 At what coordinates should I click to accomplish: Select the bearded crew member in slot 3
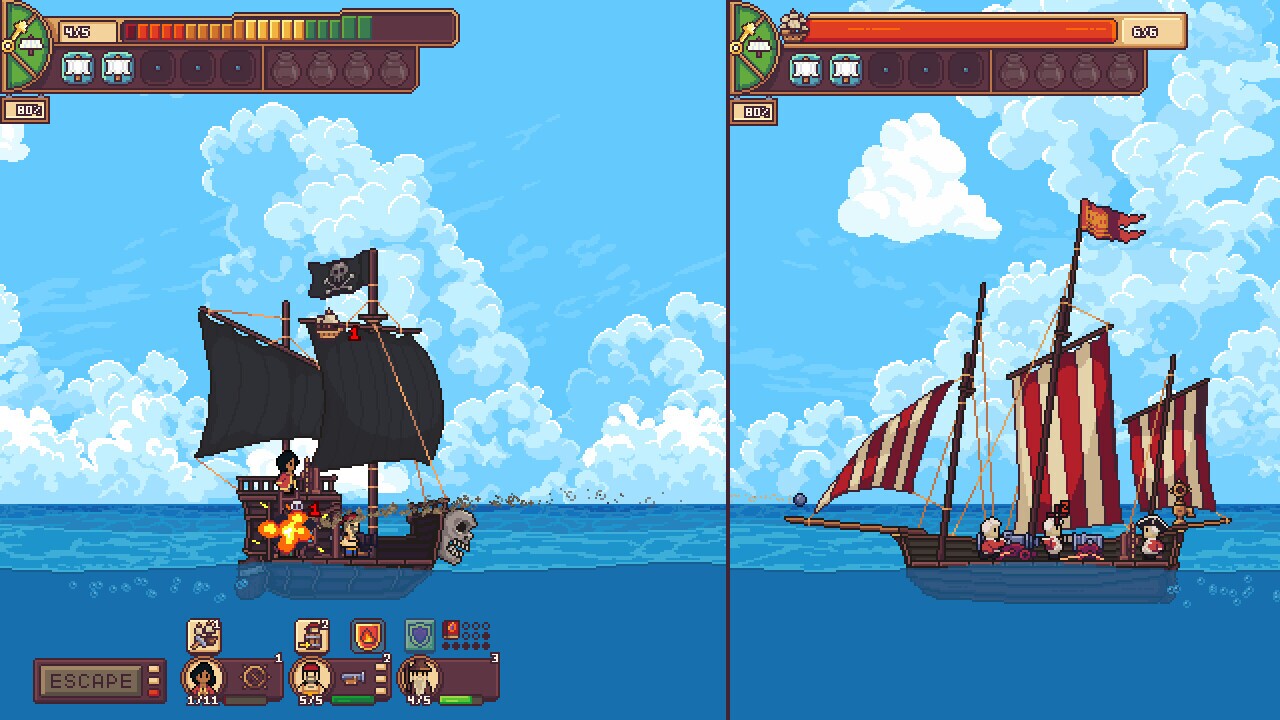click(420, 677)
